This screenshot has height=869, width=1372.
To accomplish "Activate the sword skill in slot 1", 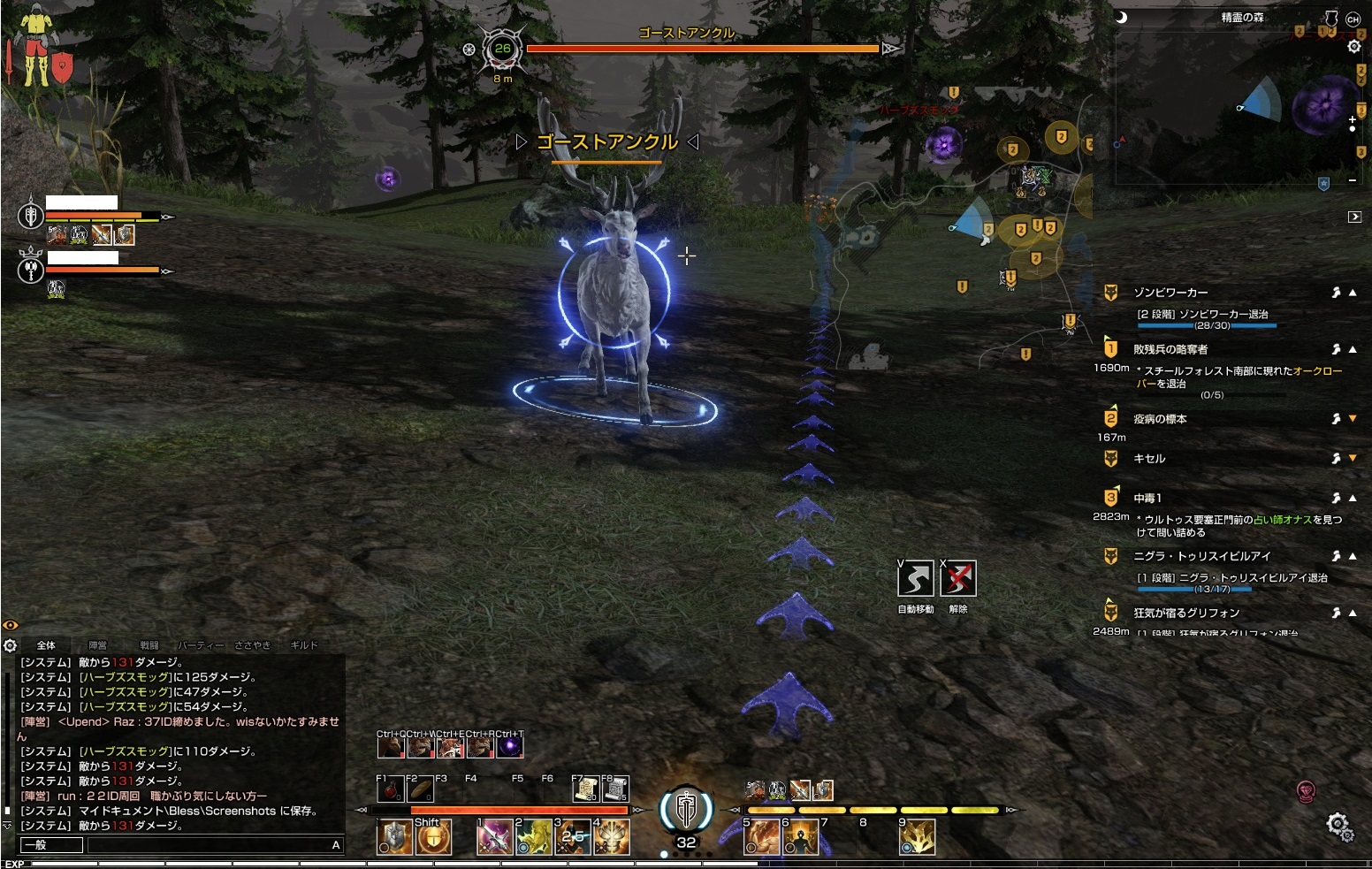I will [494, 837].
